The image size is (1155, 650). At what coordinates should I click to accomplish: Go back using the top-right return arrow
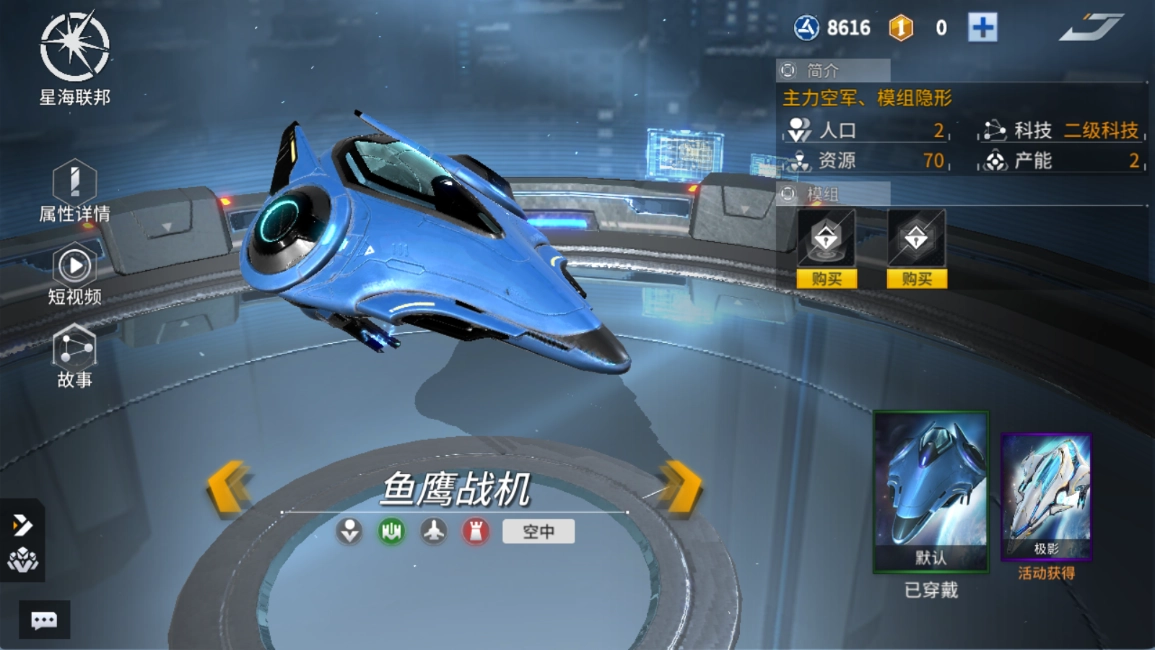1091,28
